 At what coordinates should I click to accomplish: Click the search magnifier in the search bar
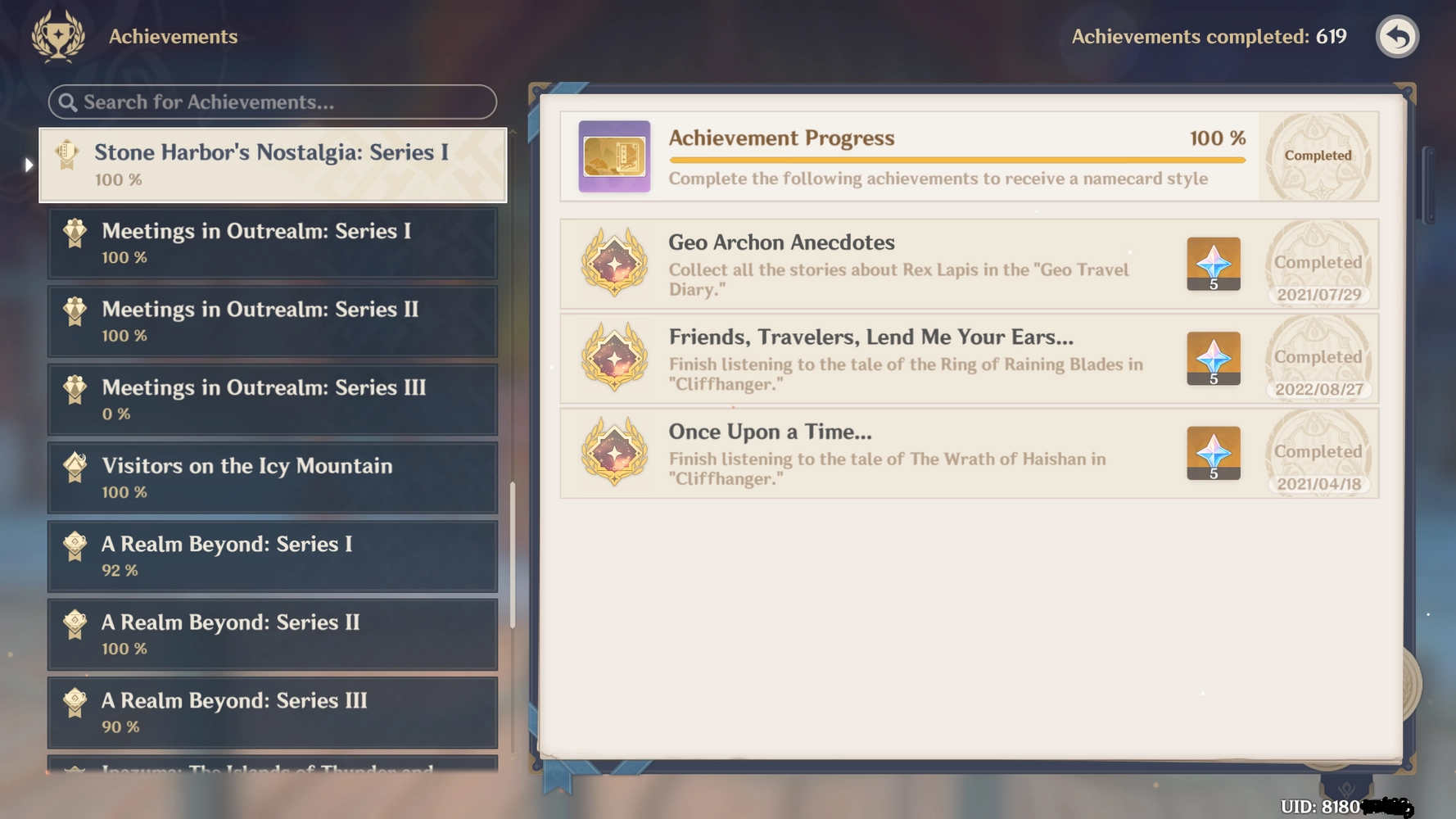pos(69,102)
